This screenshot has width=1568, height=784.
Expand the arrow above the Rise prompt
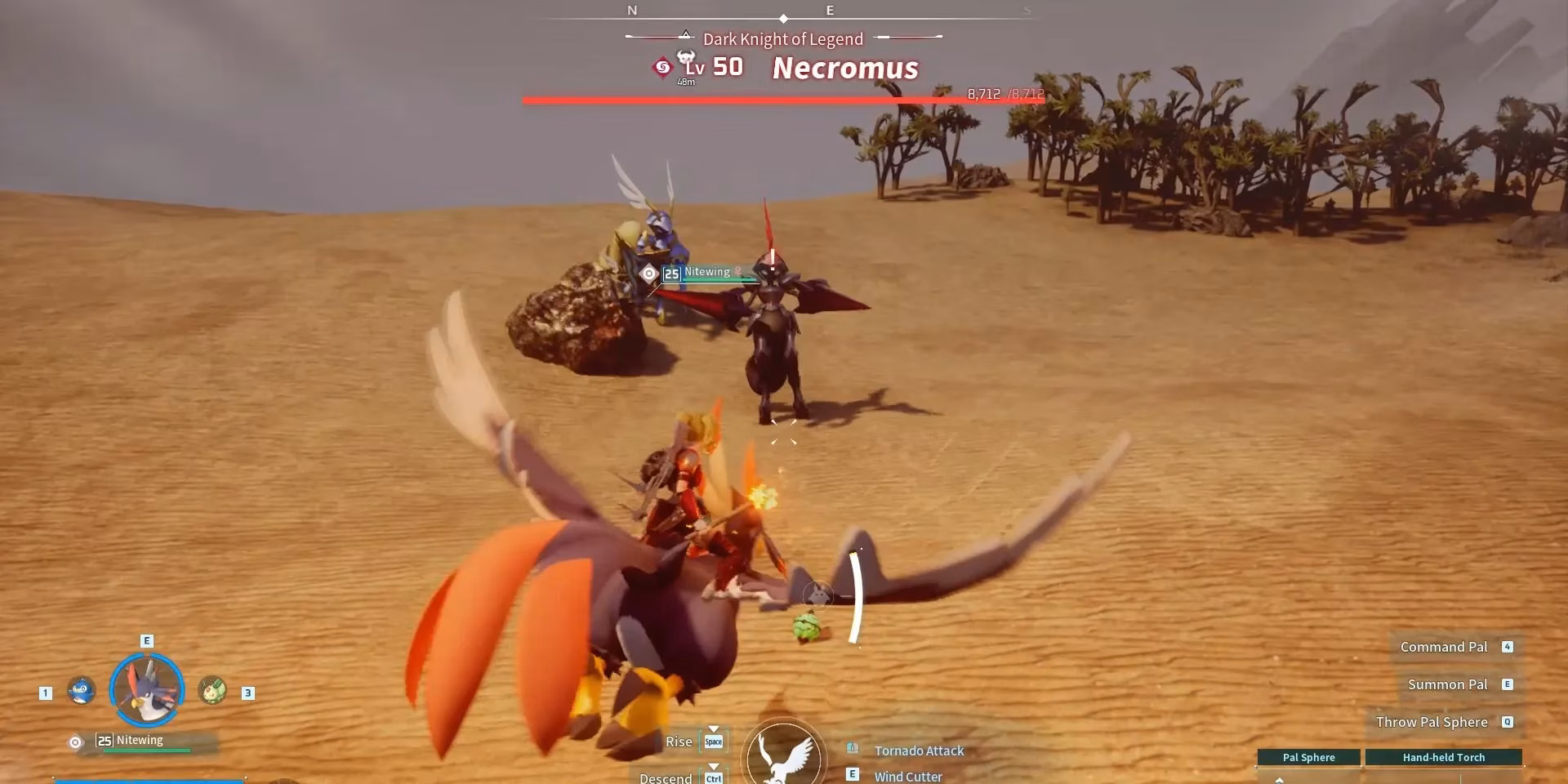[x=713, y=727]
